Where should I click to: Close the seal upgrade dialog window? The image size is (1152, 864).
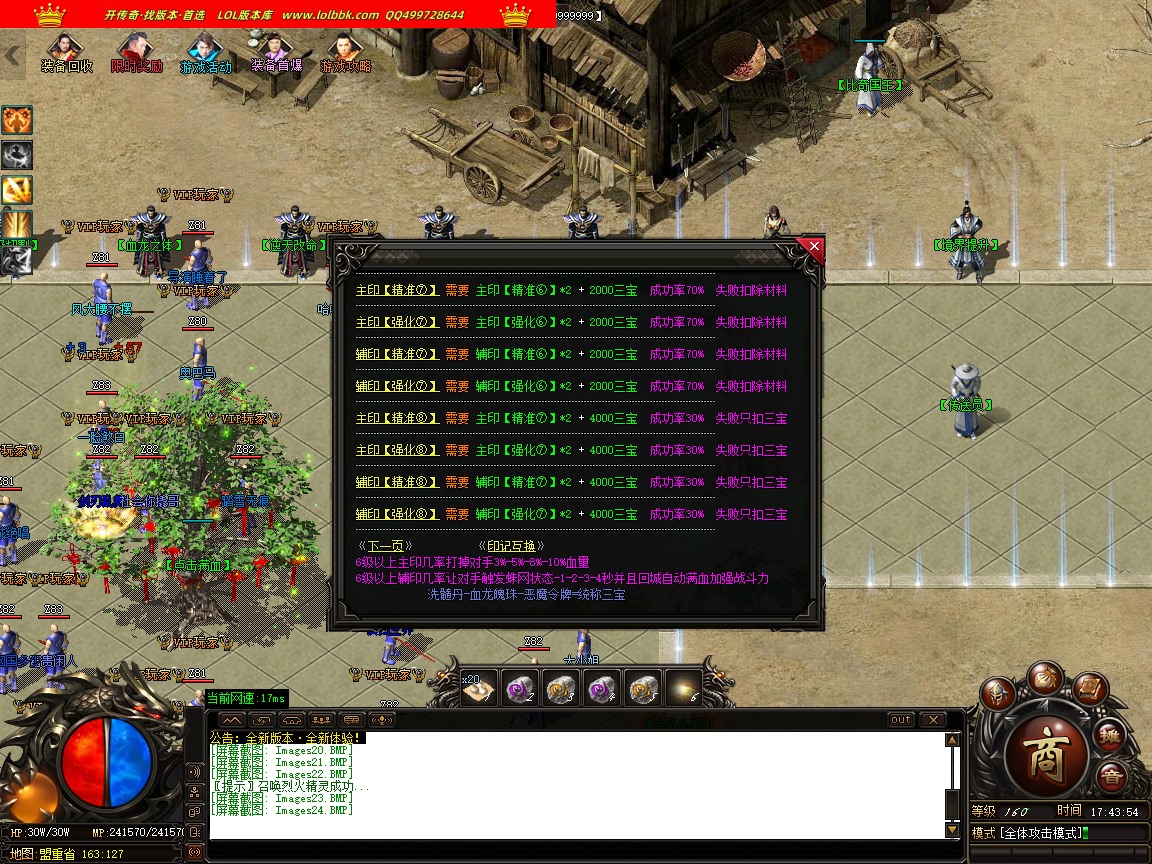click(814, 246)
